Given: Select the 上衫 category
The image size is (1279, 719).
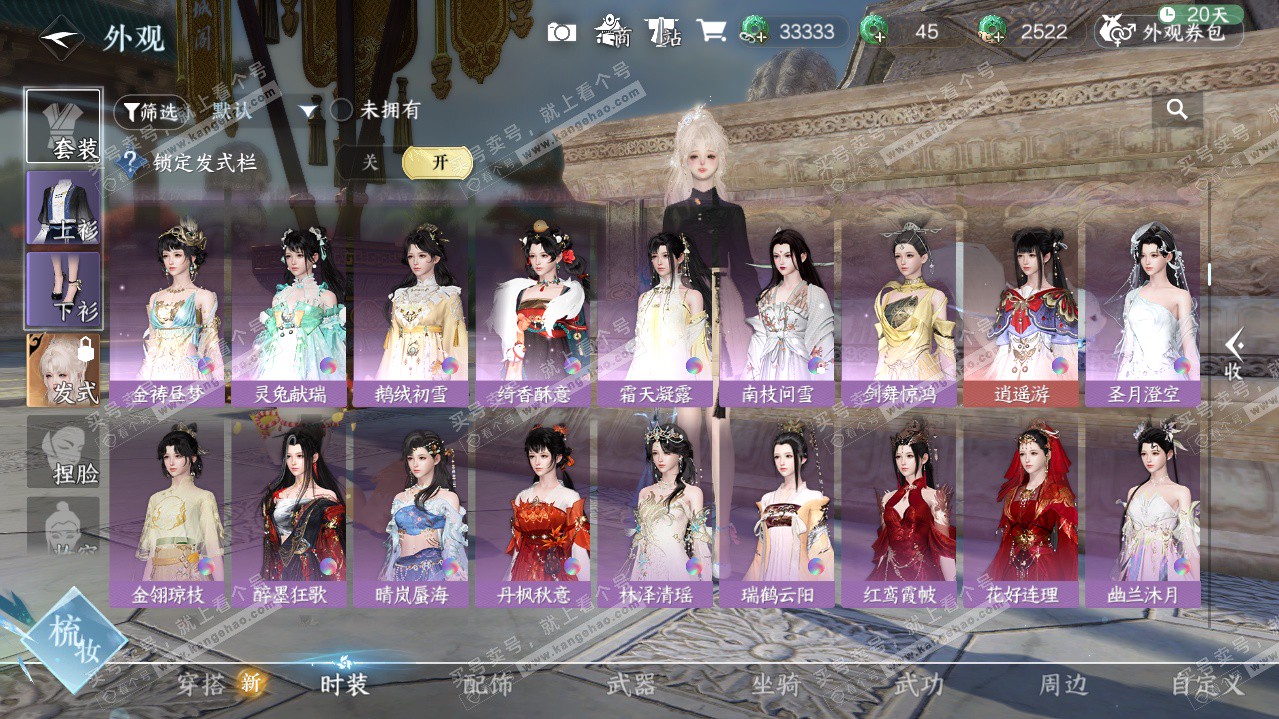Looking at the screenshot, I should (64, 208).
